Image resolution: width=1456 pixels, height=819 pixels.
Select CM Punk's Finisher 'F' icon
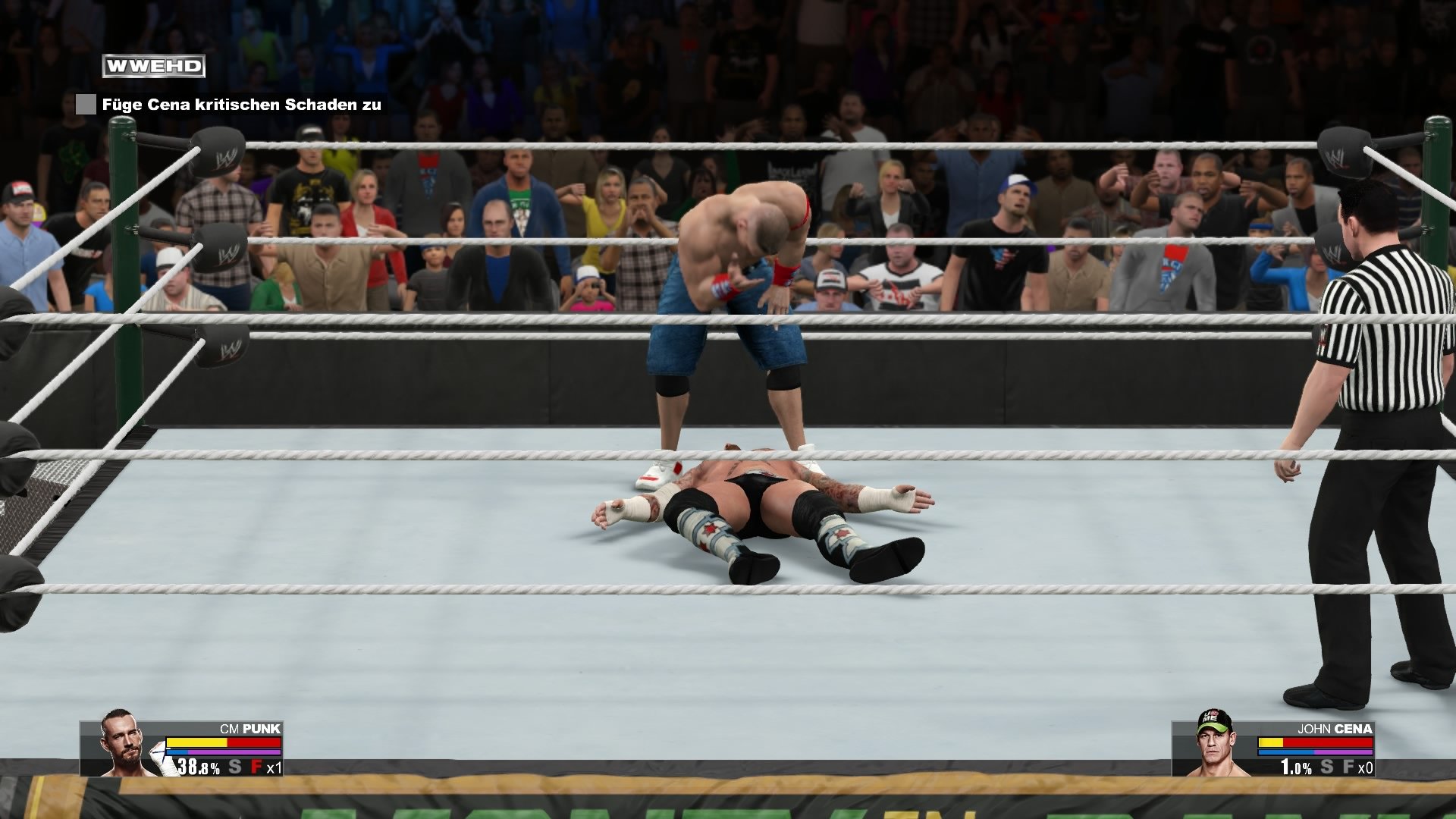pyautogui.click(x=258, y=766)
